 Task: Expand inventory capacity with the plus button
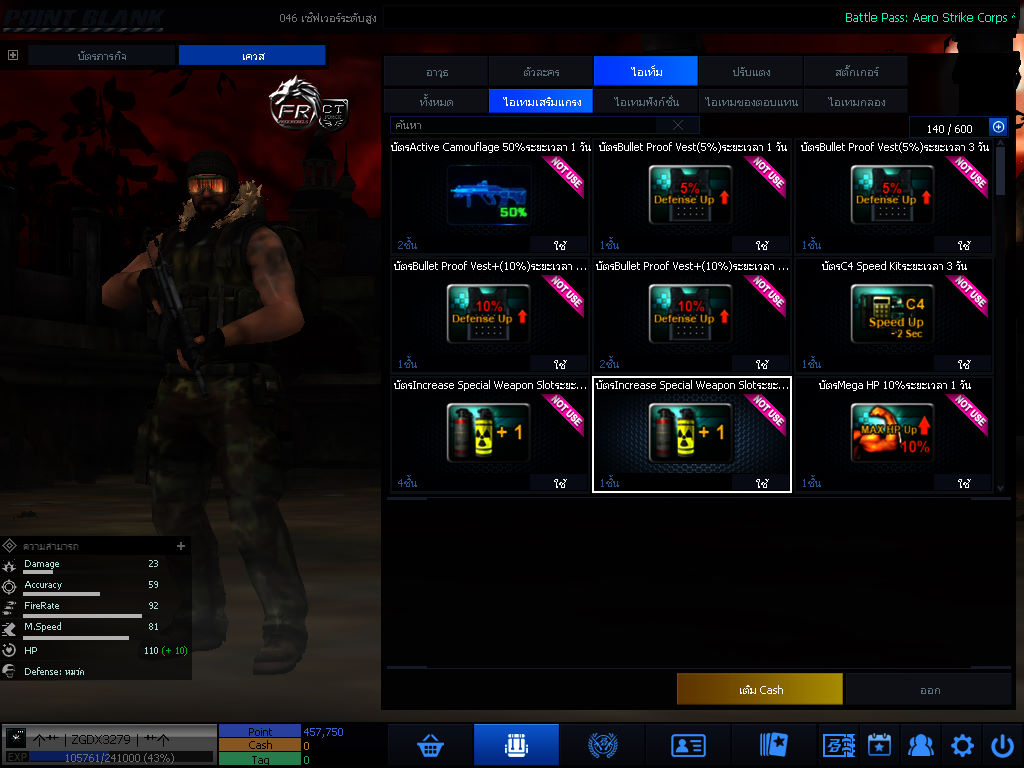[997, 127]
